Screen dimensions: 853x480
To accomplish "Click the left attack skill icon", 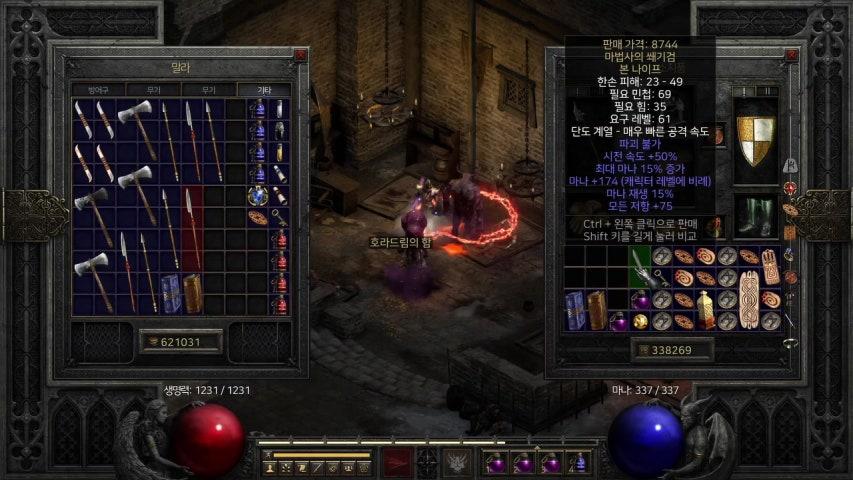I will coord(399,463).
